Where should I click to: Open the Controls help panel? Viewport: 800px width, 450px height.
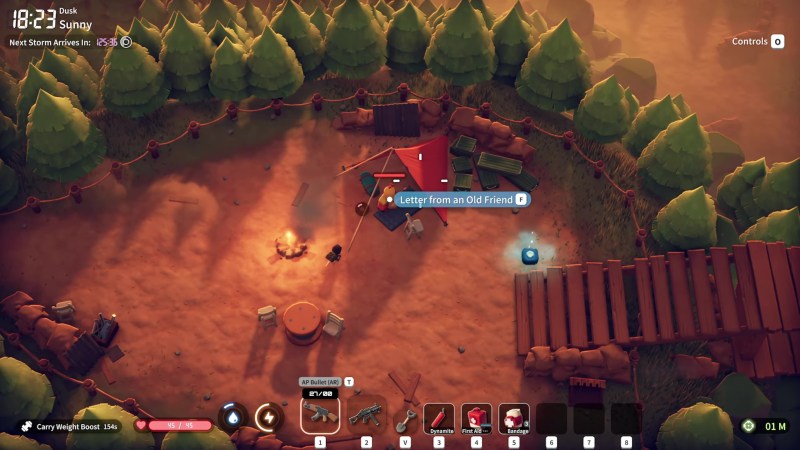pyautogui.click(x=757, y=41)
